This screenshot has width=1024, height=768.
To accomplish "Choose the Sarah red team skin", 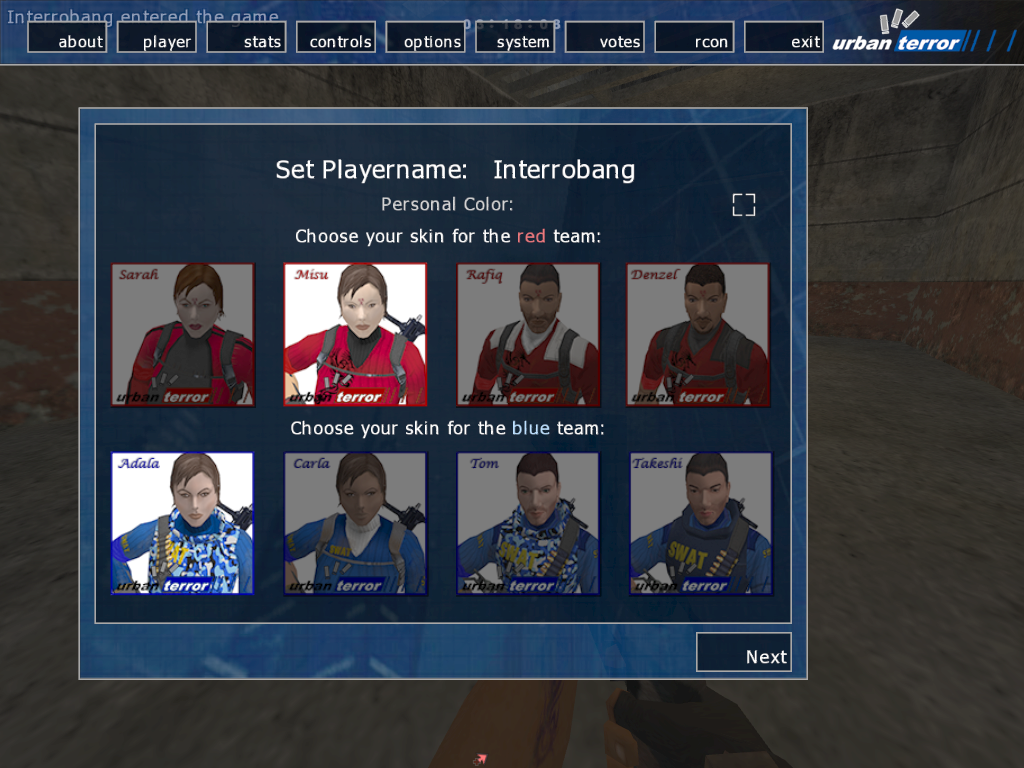I will tap(183, 335).
